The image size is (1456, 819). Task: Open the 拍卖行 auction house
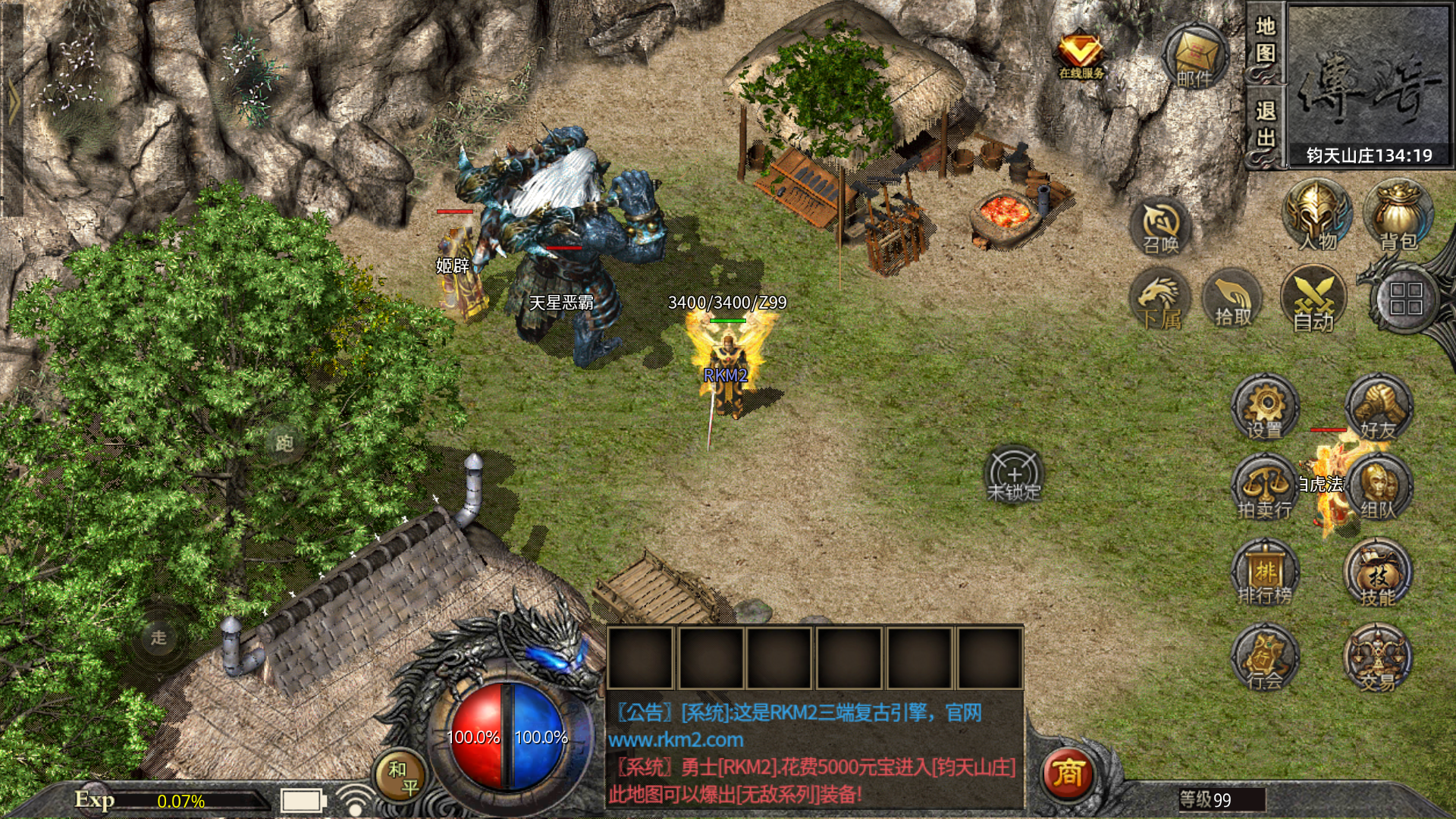1264,488
